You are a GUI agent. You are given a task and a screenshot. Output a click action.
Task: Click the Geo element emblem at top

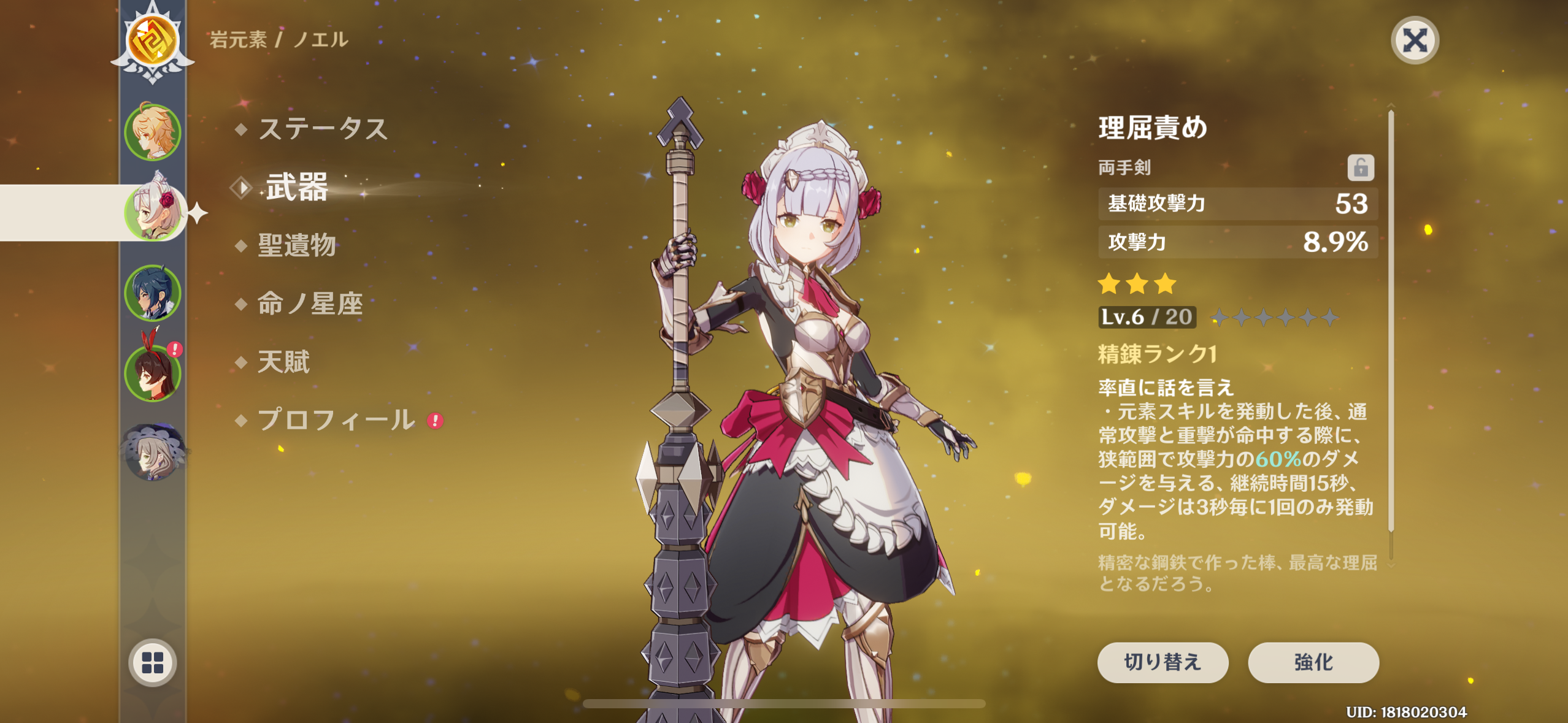click(153, 40)
